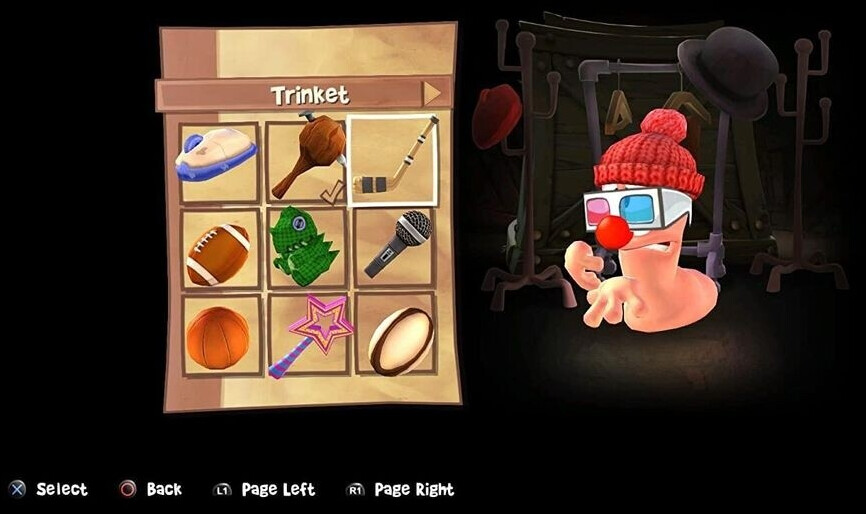Pick the orange basketball trinket

(217, 335)
